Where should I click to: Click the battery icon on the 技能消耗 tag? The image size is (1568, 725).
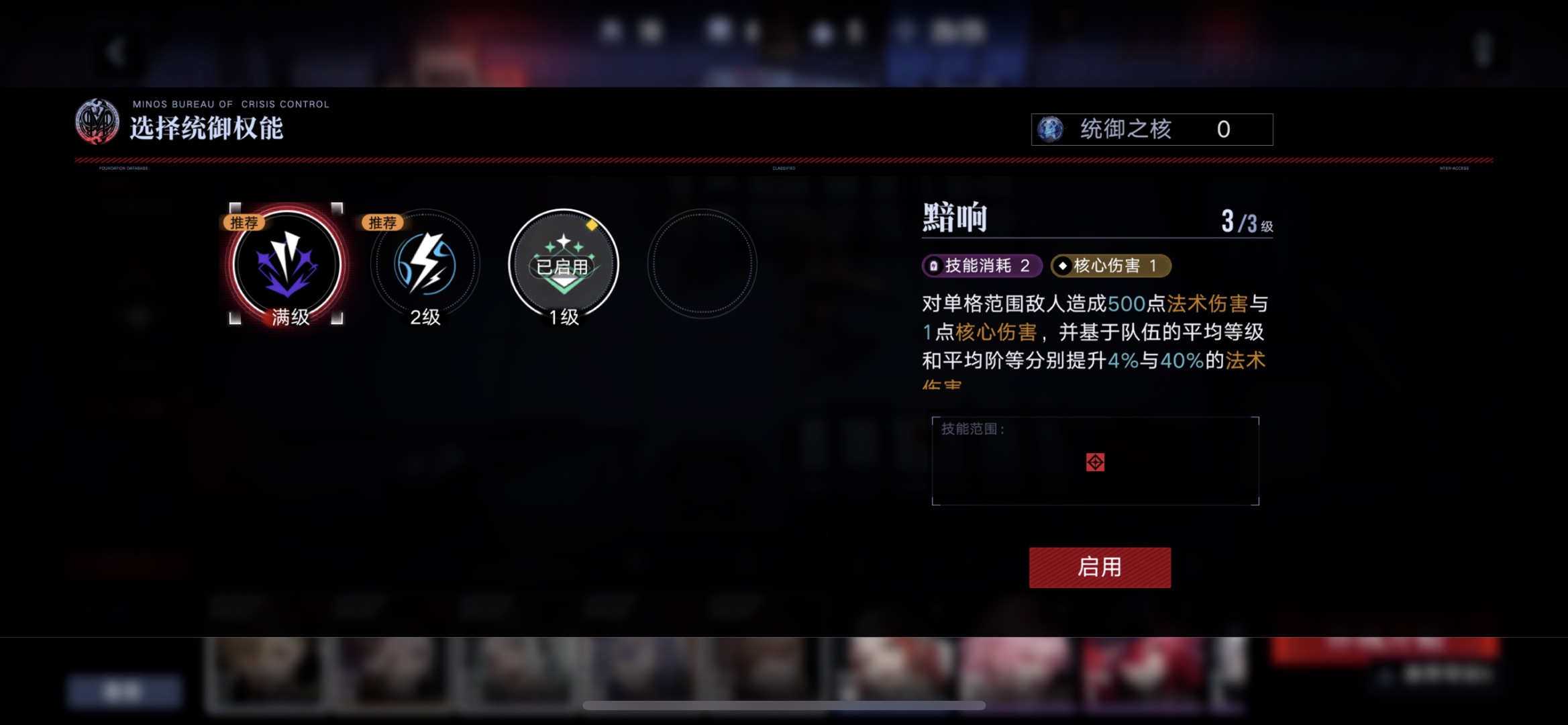coord(935,266)
